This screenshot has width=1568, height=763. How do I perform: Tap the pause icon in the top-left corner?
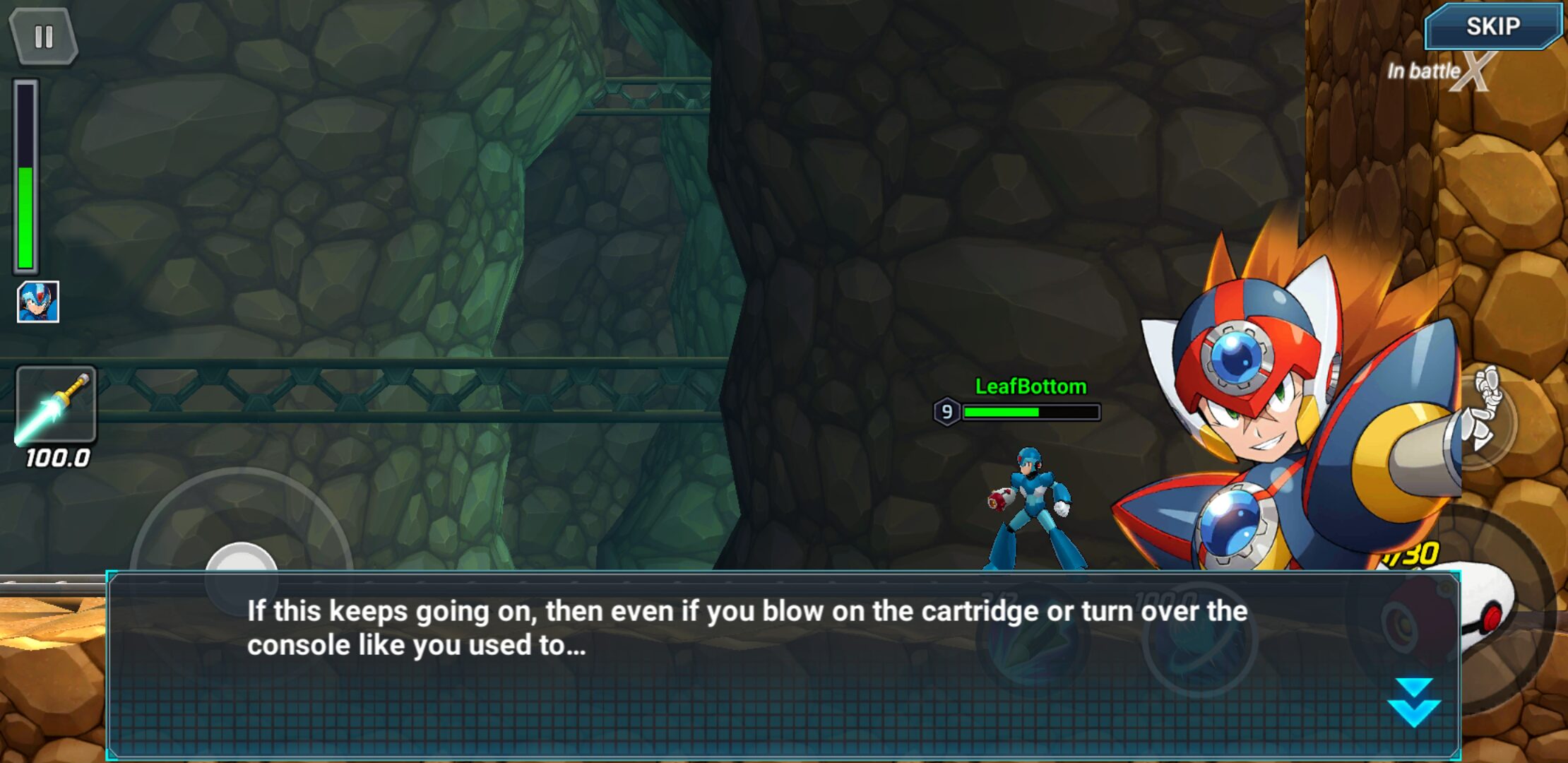coord(44,35)
